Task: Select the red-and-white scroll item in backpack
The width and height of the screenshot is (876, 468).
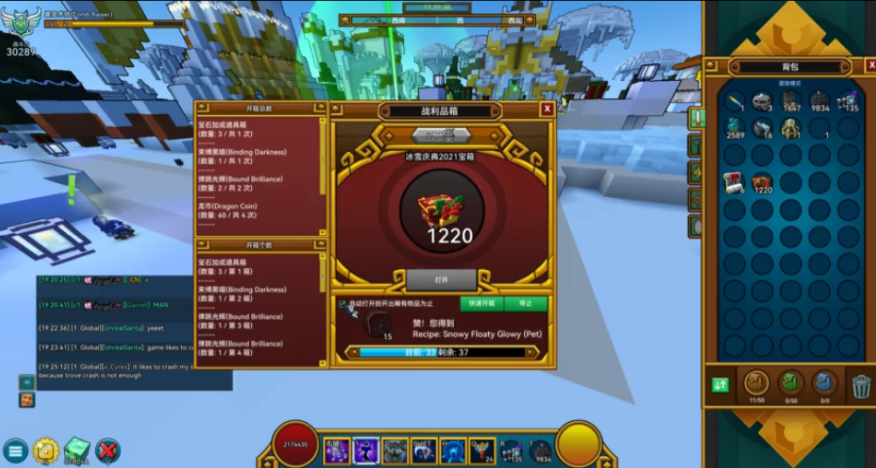Action: click(734, 182)
